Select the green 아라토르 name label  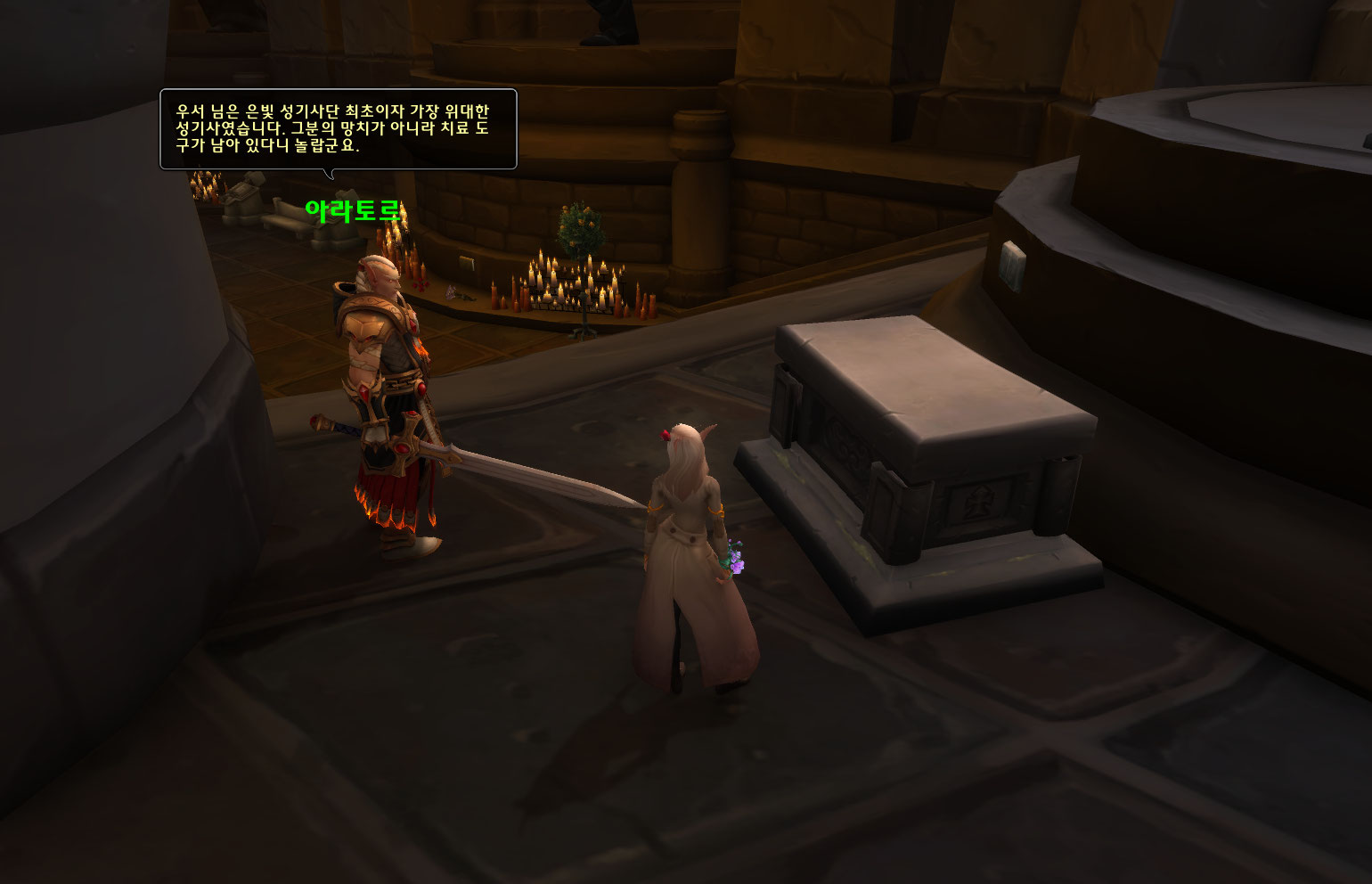coord(353,211)
